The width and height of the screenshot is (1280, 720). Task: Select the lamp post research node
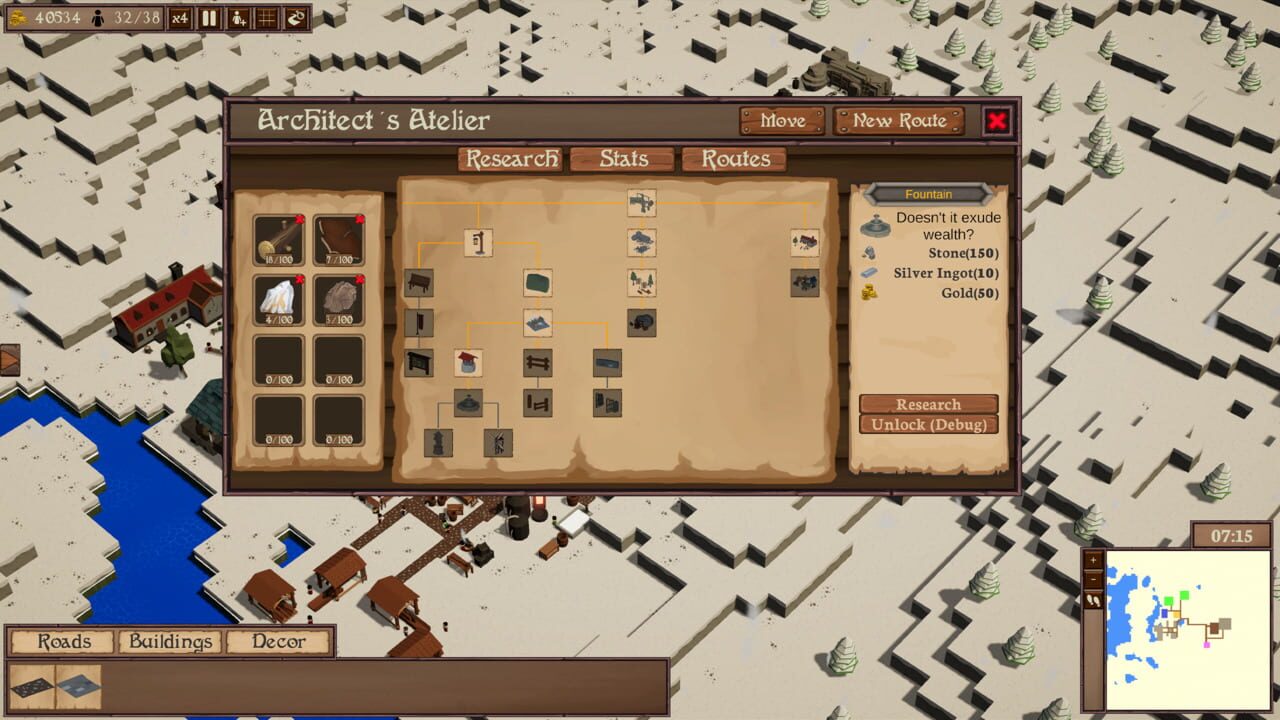pos(478,242)
